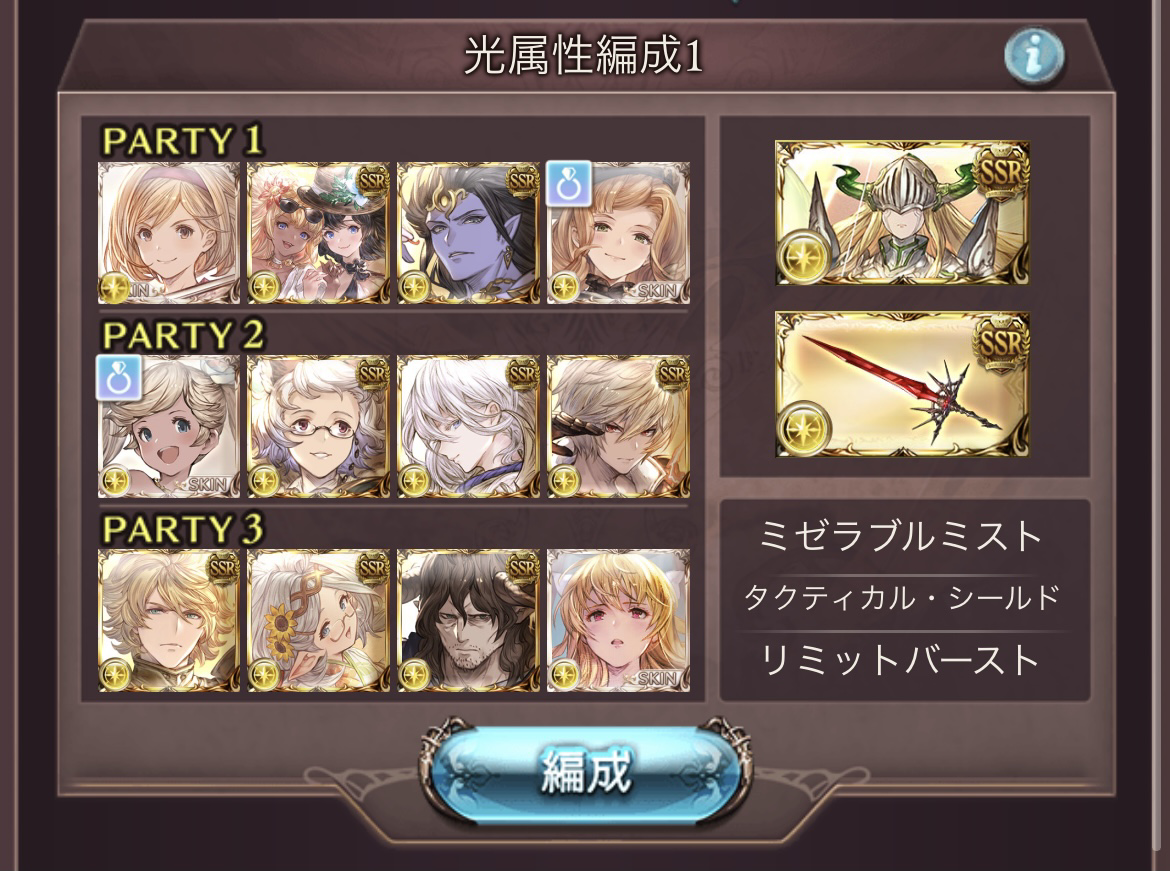
Task: Pick the blonde red-eyed girl skin portrait
Action: (618, 620)
